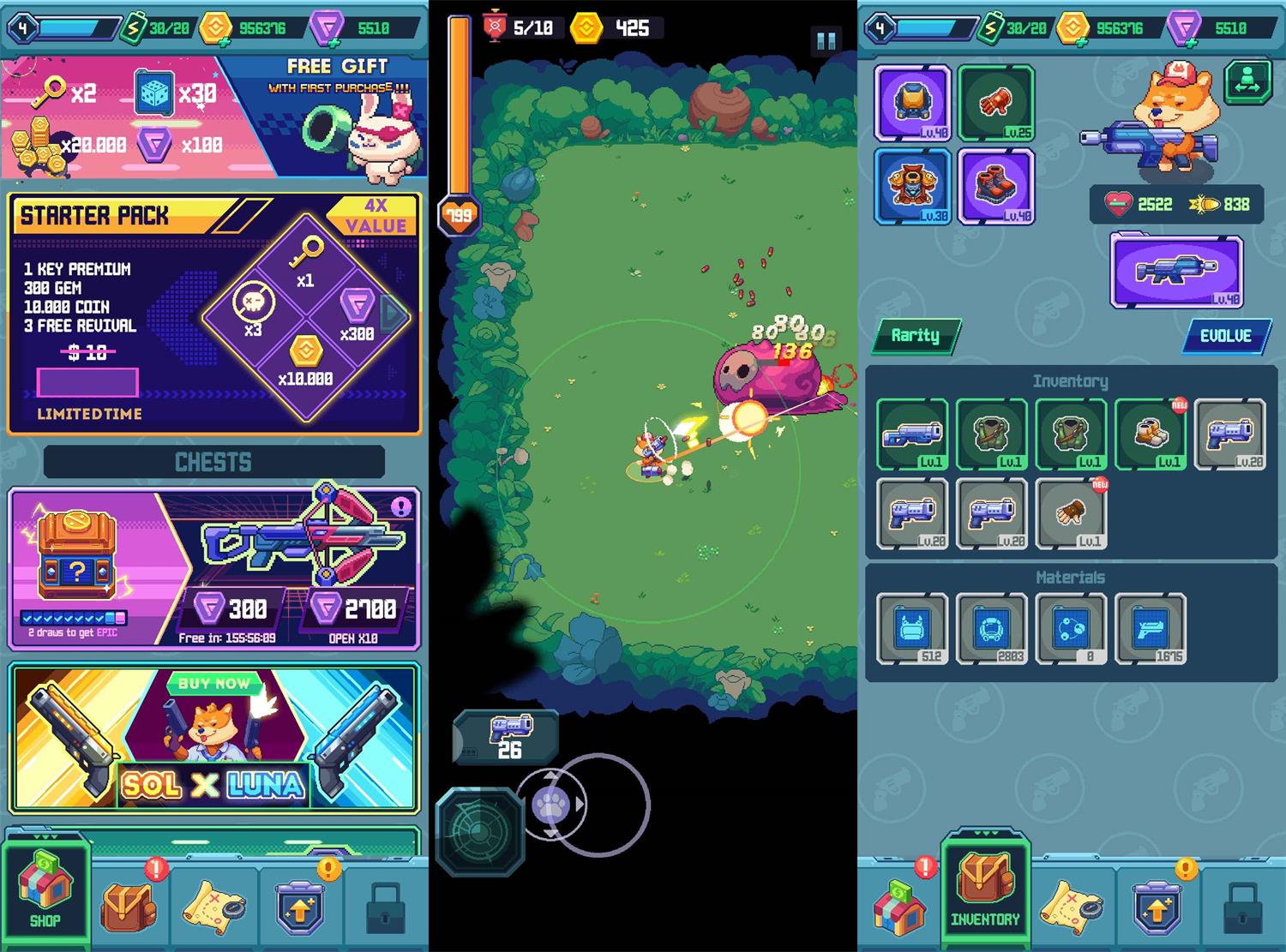Select the material stack showing 2803

coord(992,629)
